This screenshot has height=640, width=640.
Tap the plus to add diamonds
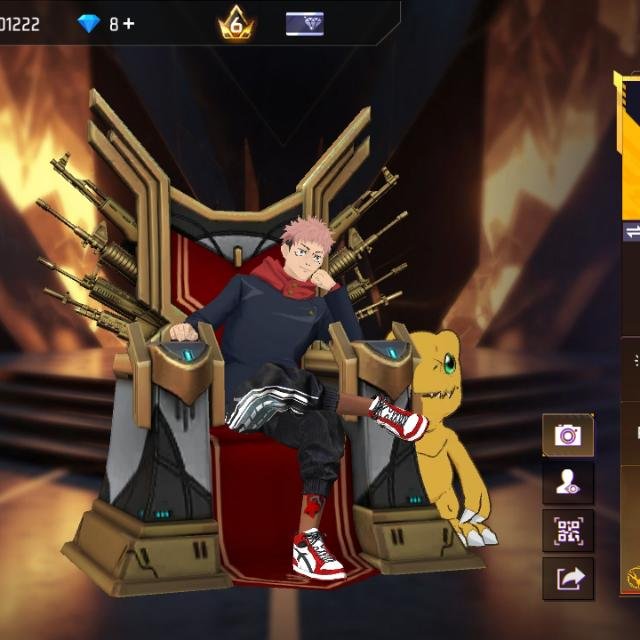(x=128, y=23)
